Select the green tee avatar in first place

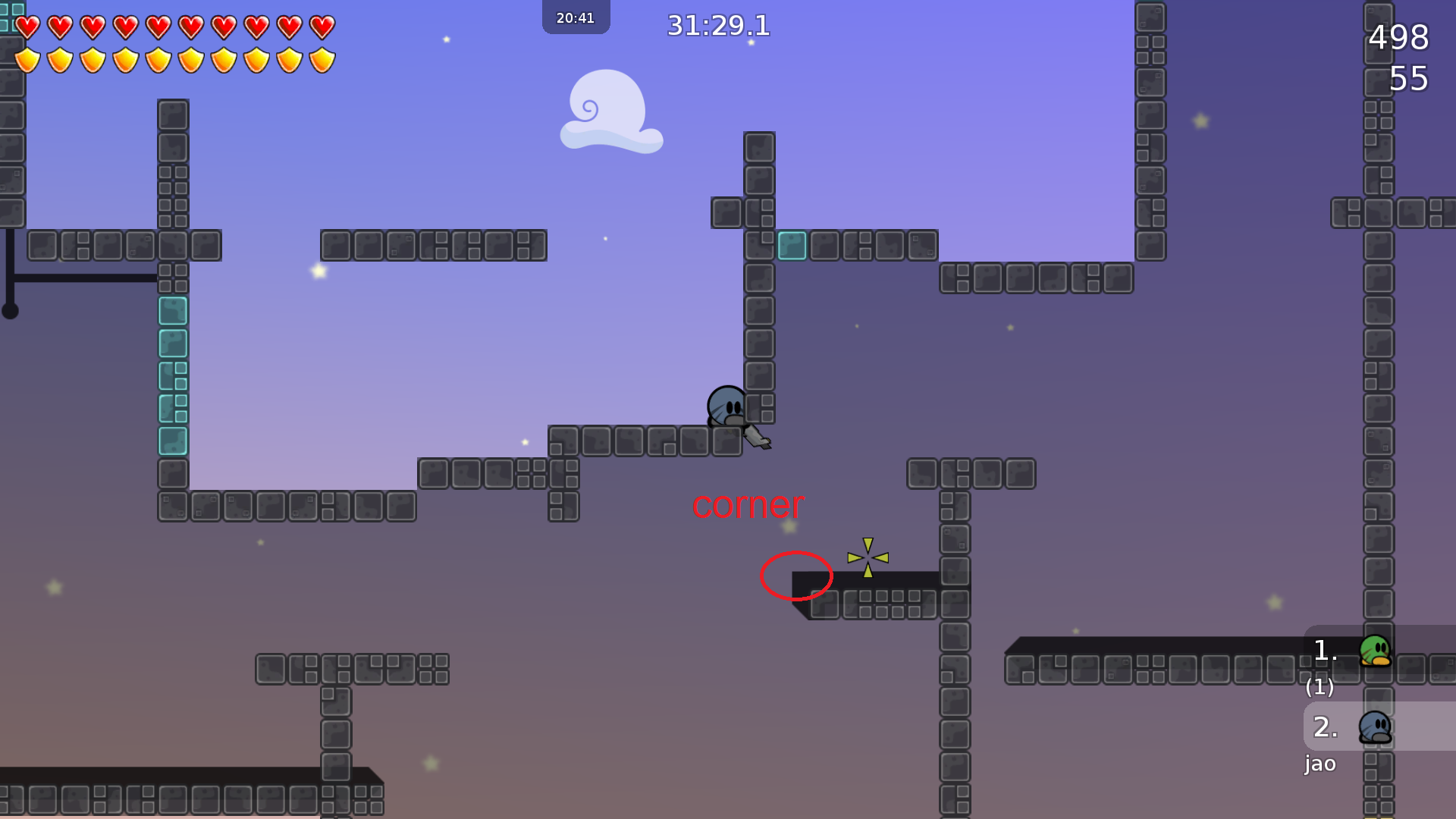pyautogui.click(x=1376, y=649)
